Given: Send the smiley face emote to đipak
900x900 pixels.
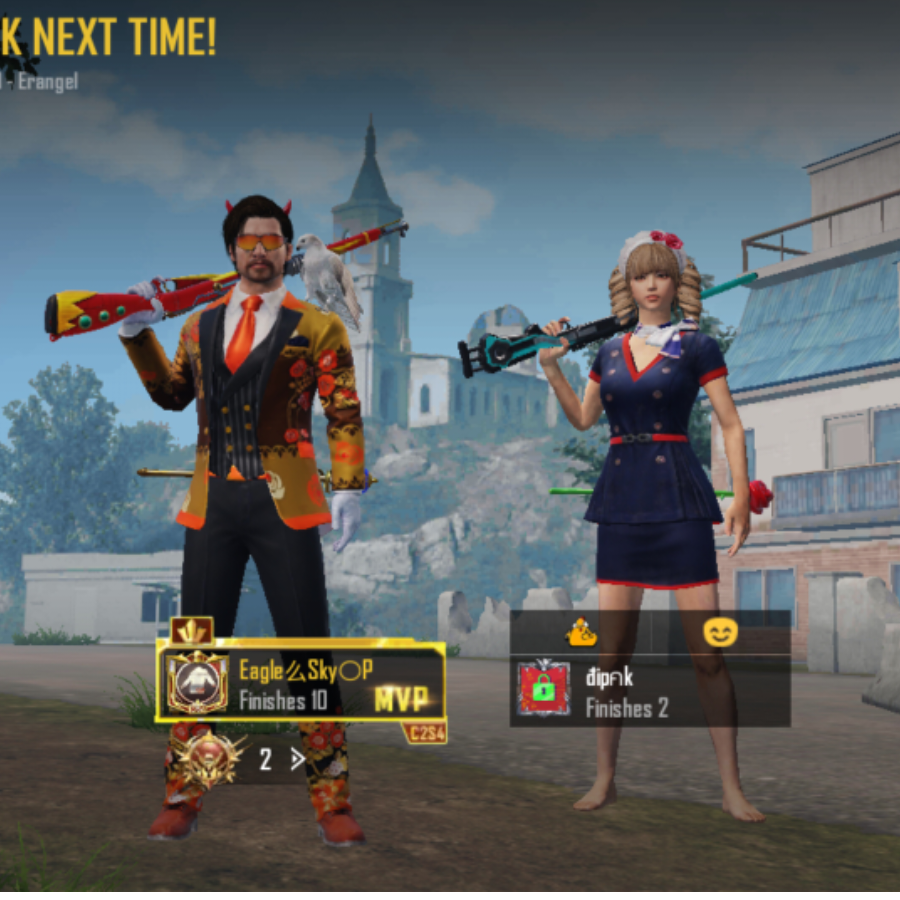Looking at the screenshot, I should [720, 632].
